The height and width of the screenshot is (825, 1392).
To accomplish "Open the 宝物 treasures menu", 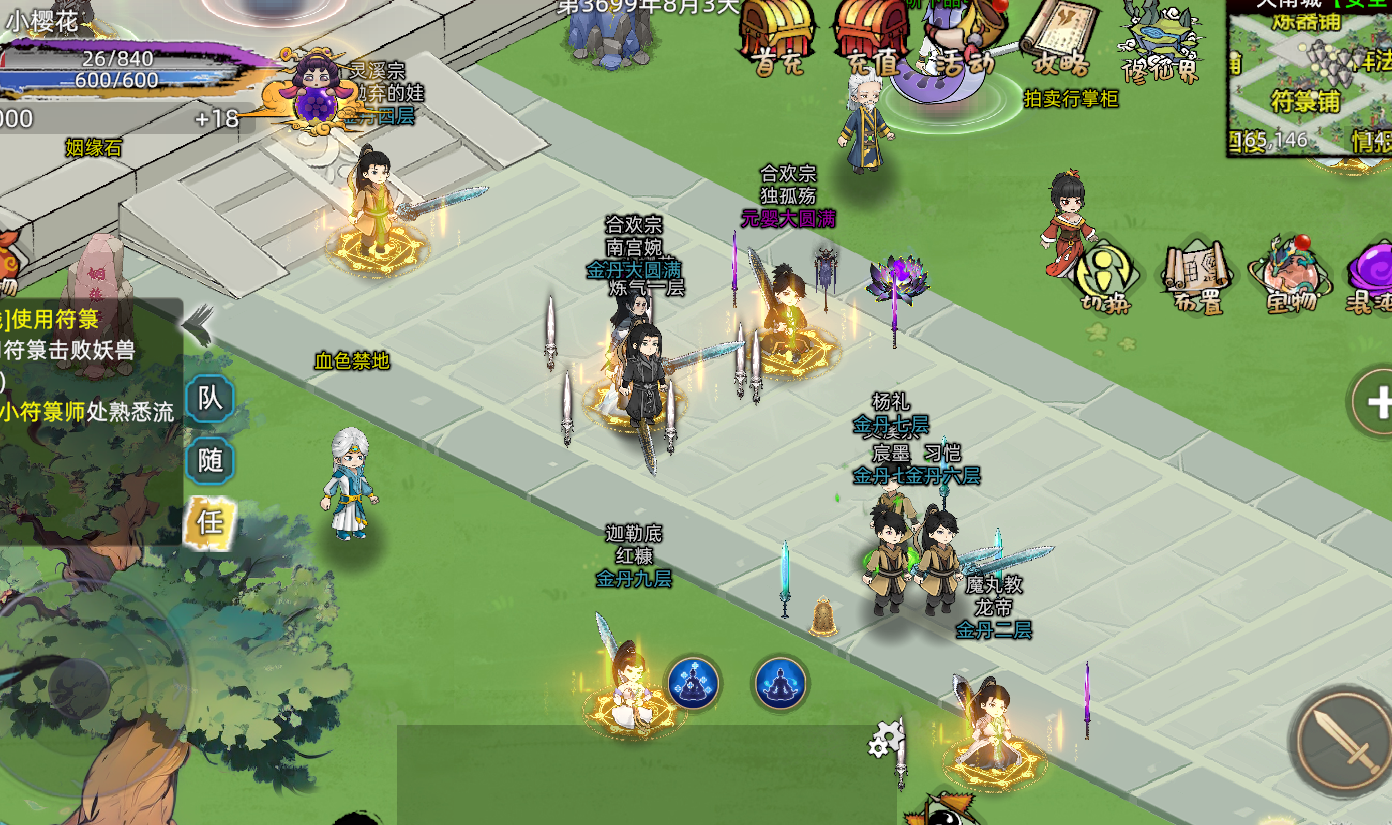I will (1288, 275).
